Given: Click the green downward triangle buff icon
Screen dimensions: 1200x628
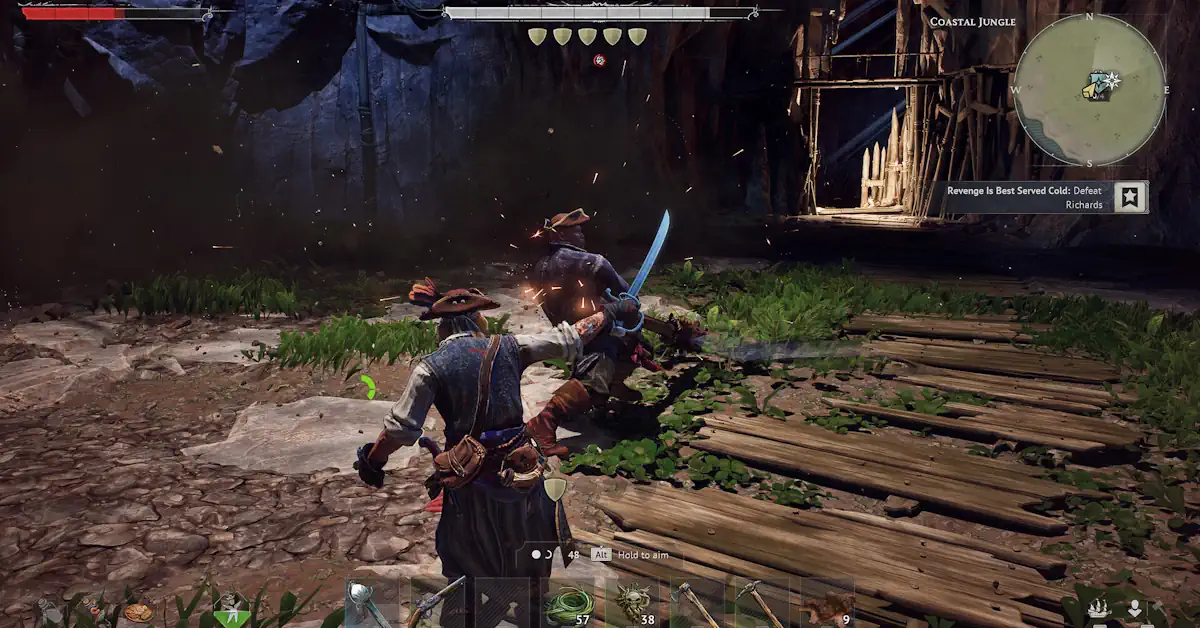Looking at the screenshot, I should pos(232,609).
